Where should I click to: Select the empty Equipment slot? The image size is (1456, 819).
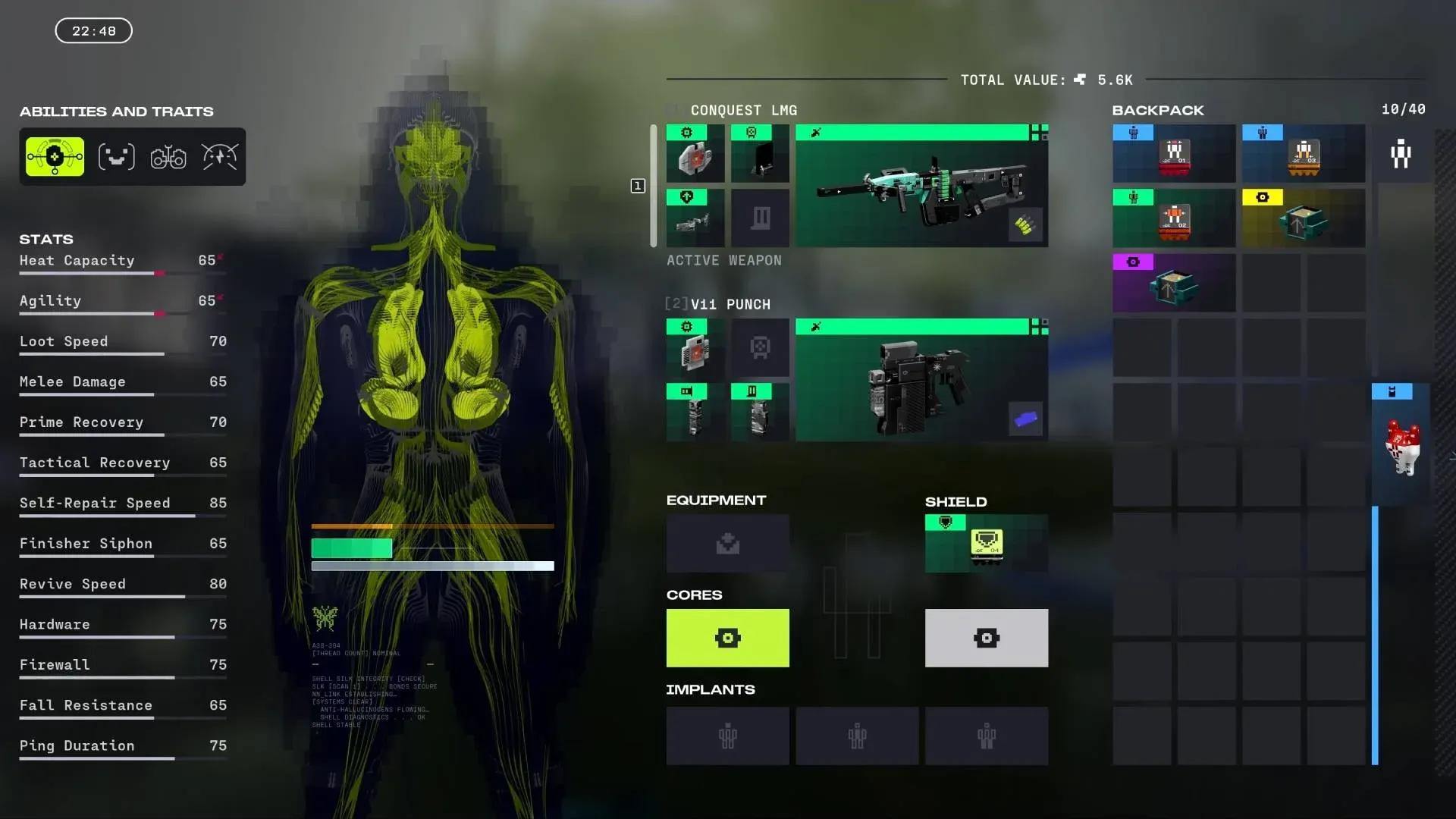[x=727, y=543]
